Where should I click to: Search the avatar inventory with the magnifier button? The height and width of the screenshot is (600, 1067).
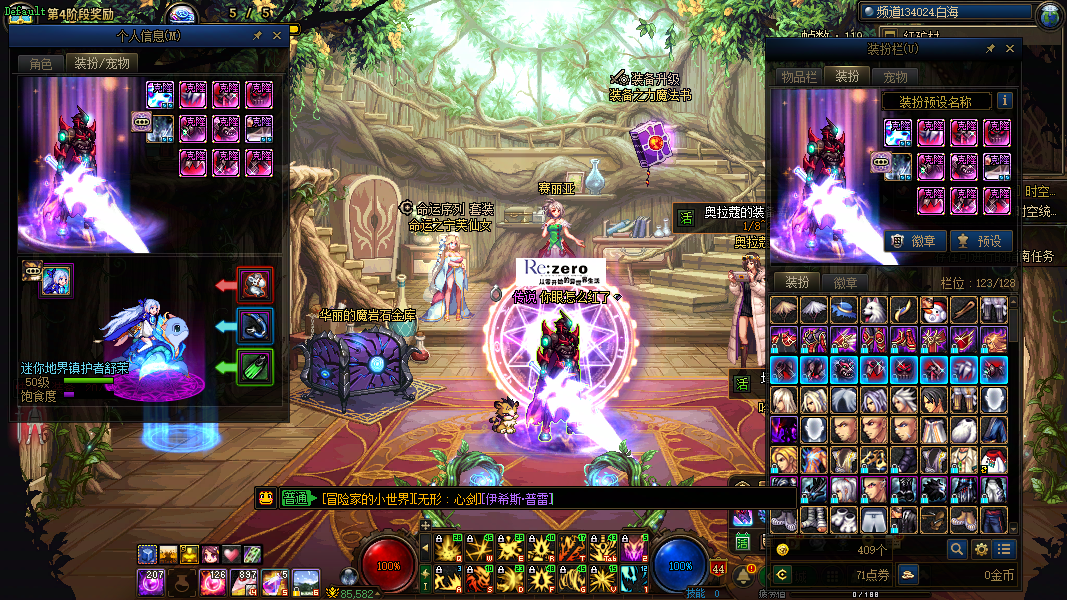(957, 549)
